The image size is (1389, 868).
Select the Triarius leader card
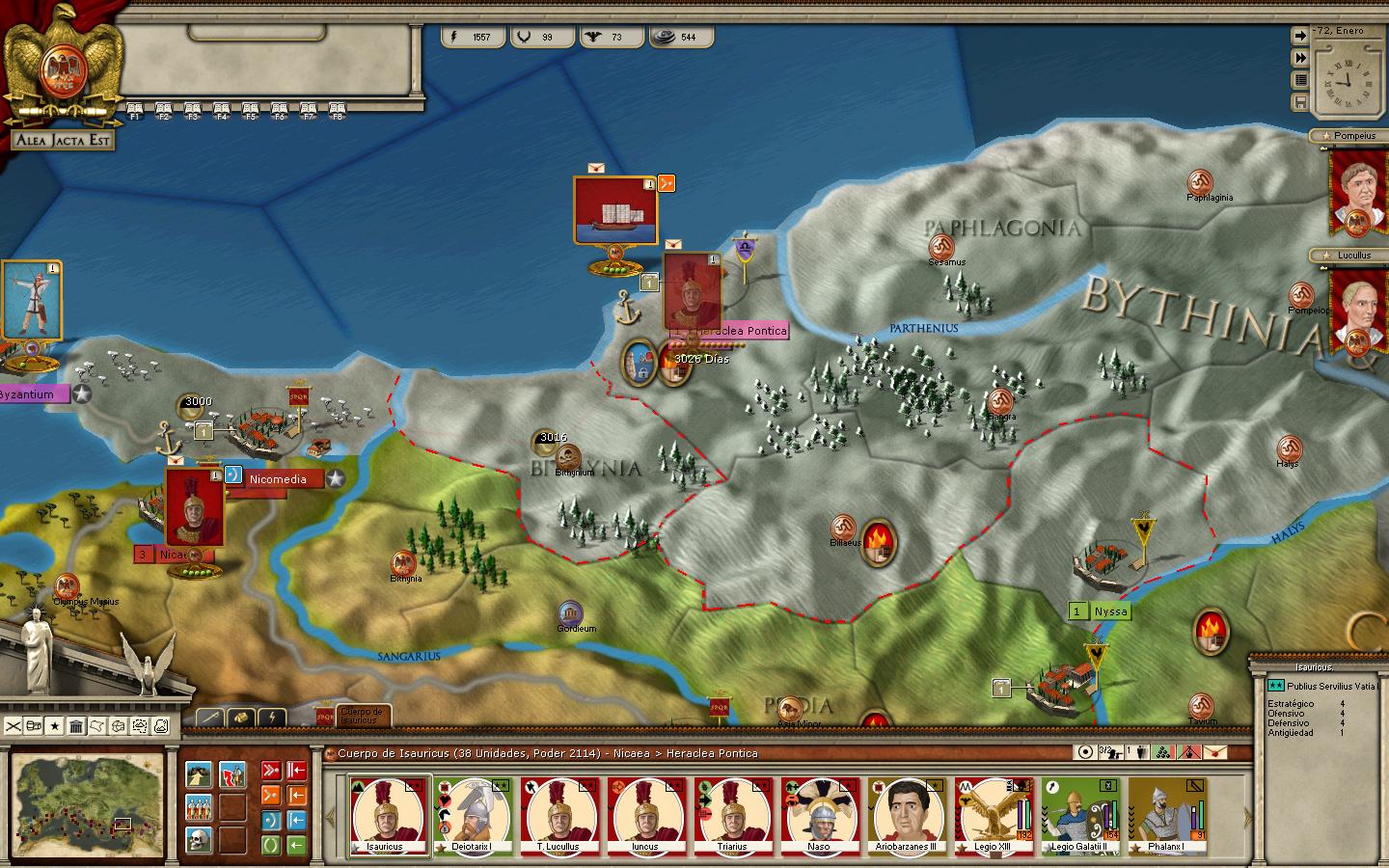[732, 815]
